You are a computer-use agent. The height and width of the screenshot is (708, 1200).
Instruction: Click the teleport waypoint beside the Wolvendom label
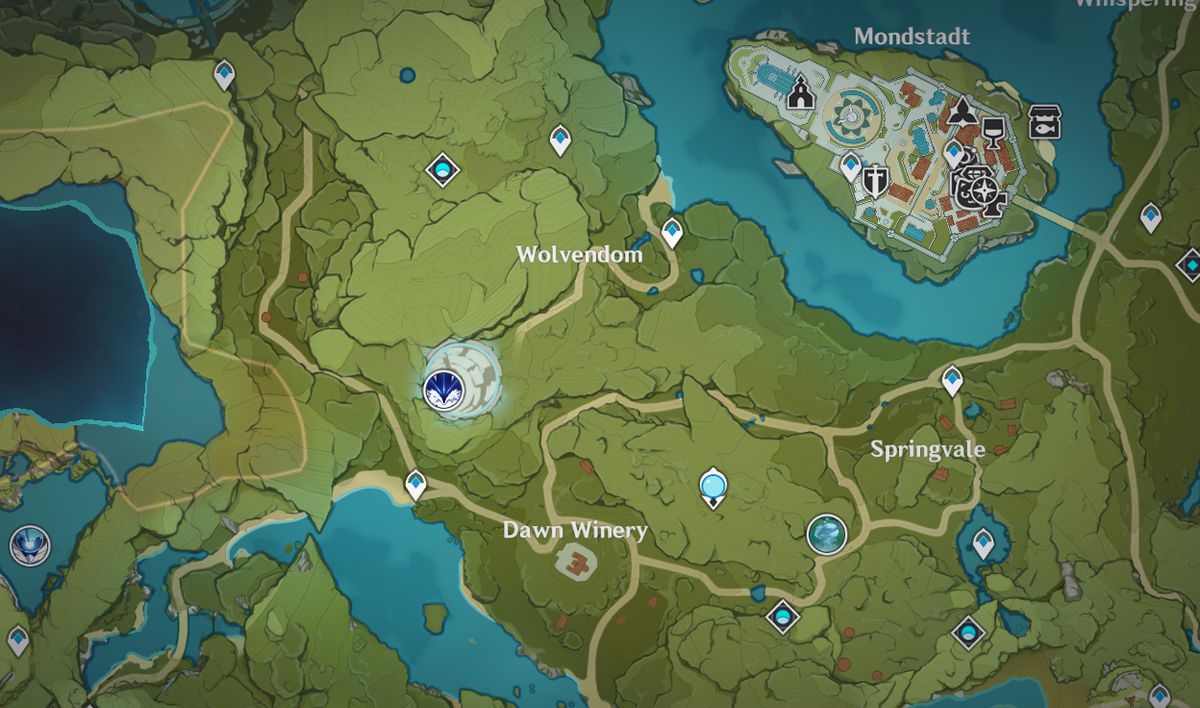click(672, 233)
